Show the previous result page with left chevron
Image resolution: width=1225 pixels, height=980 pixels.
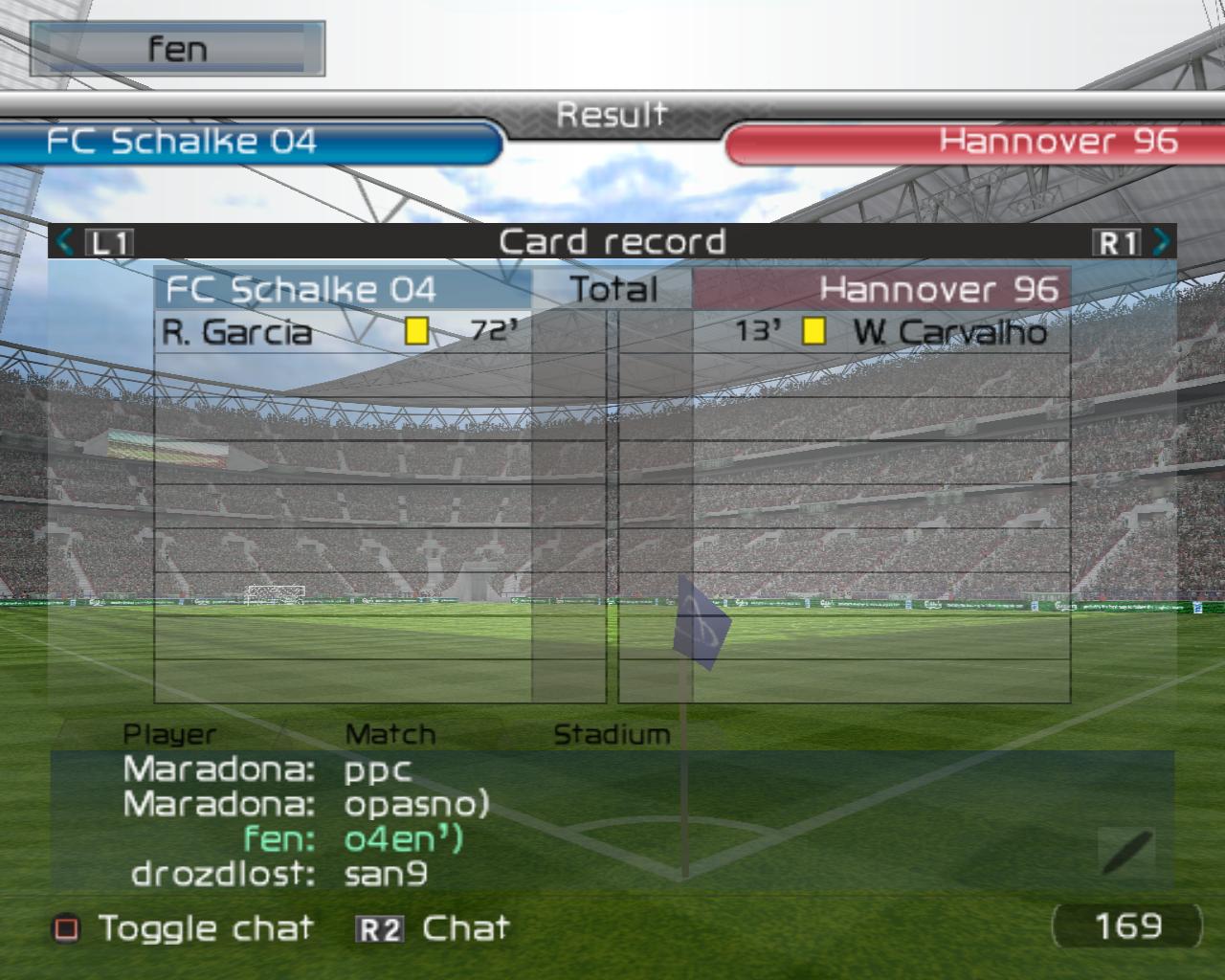pyautogui.click(x=65, y=242)
